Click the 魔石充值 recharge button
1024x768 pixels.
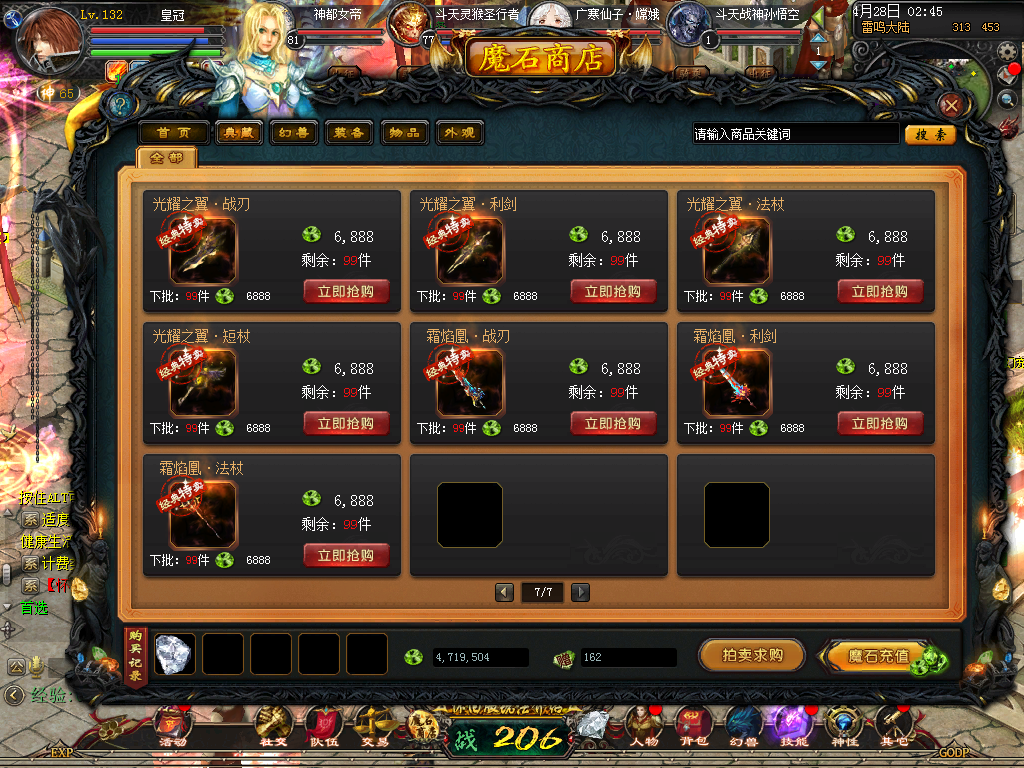tap(878, 657)
